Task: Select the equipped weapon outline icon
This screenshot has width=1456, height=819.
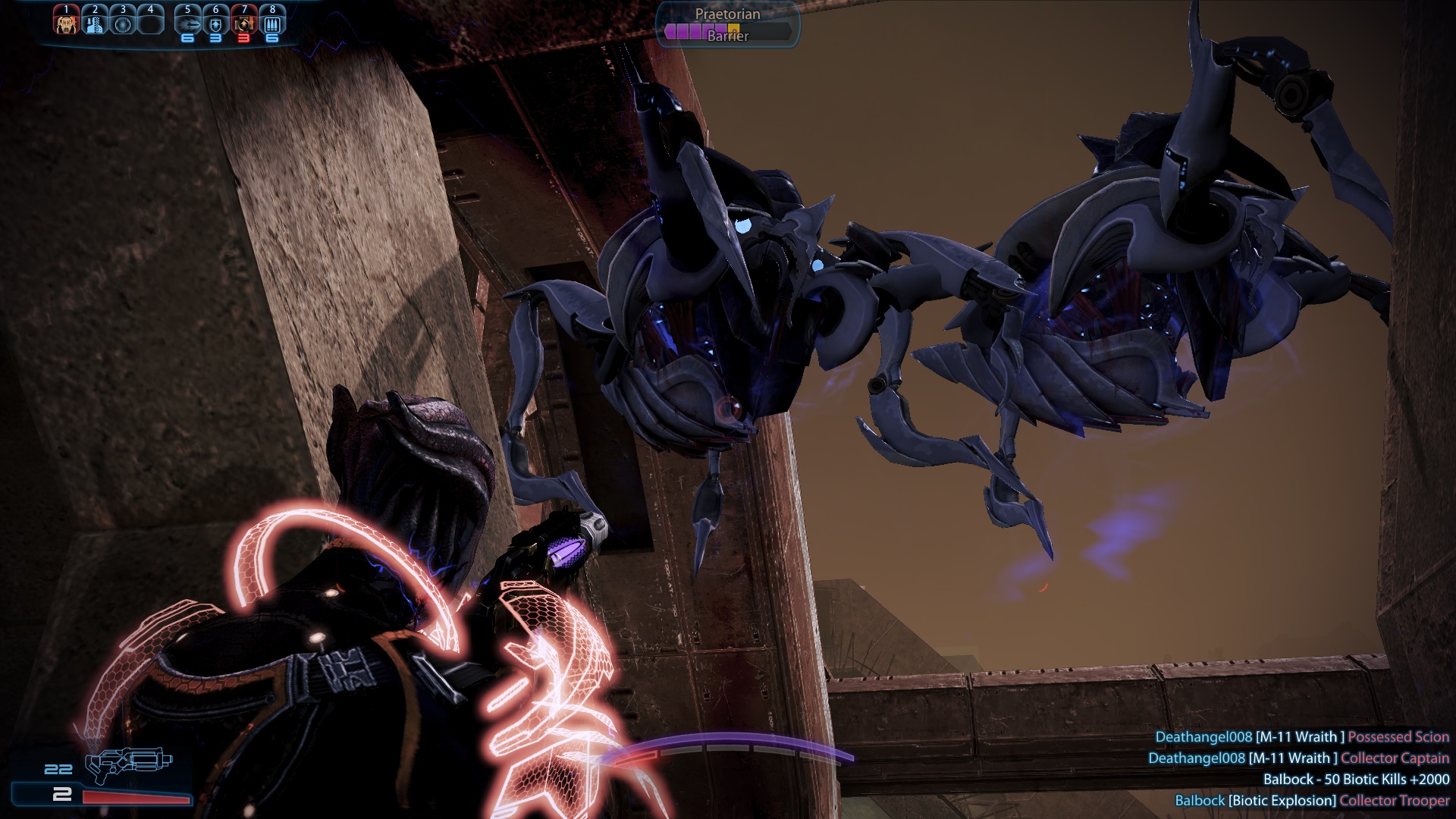Action: tap(127, 764)
